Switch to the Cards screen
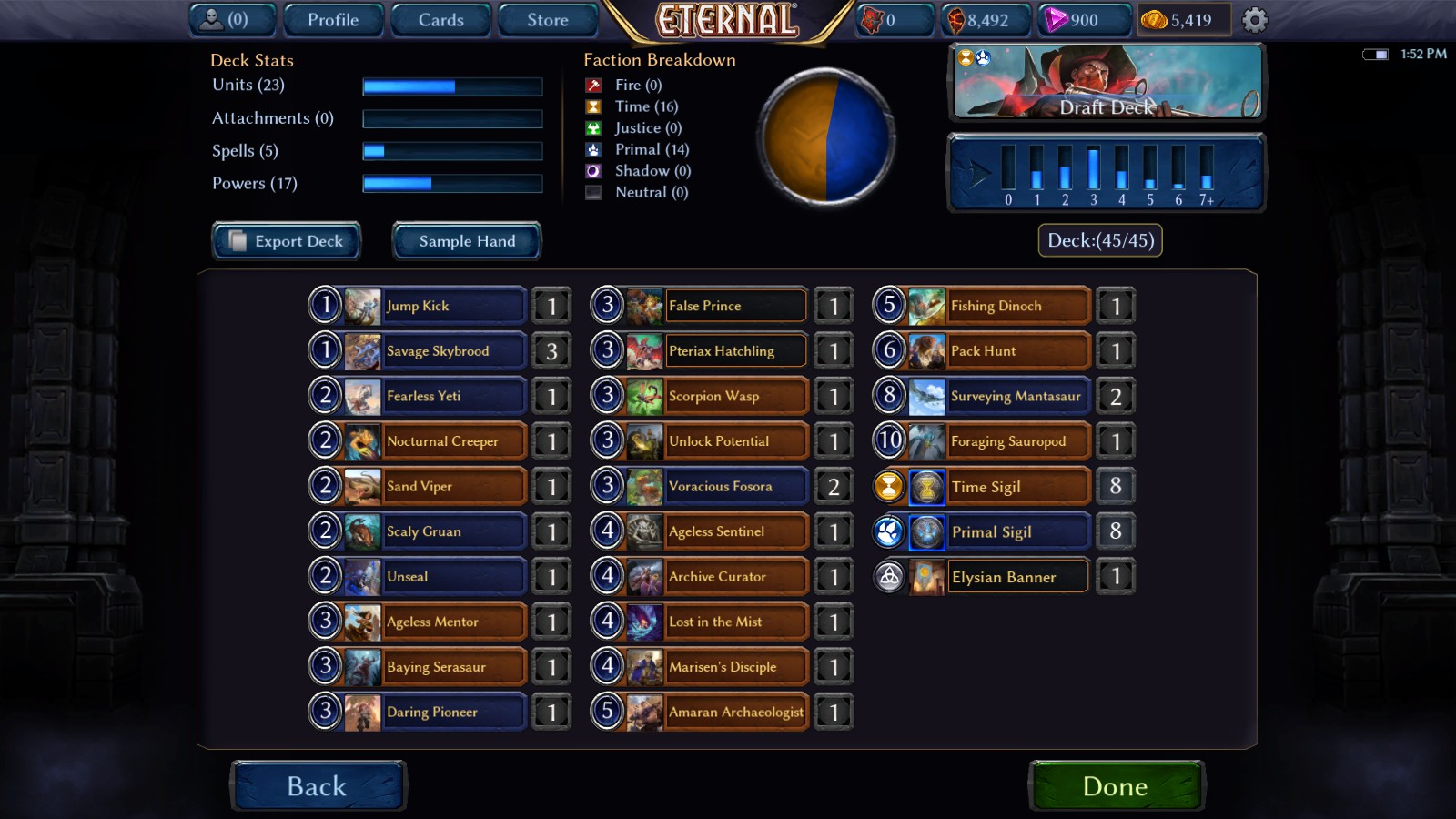This screenshot has height=819, width=1456. pos(440,18)
